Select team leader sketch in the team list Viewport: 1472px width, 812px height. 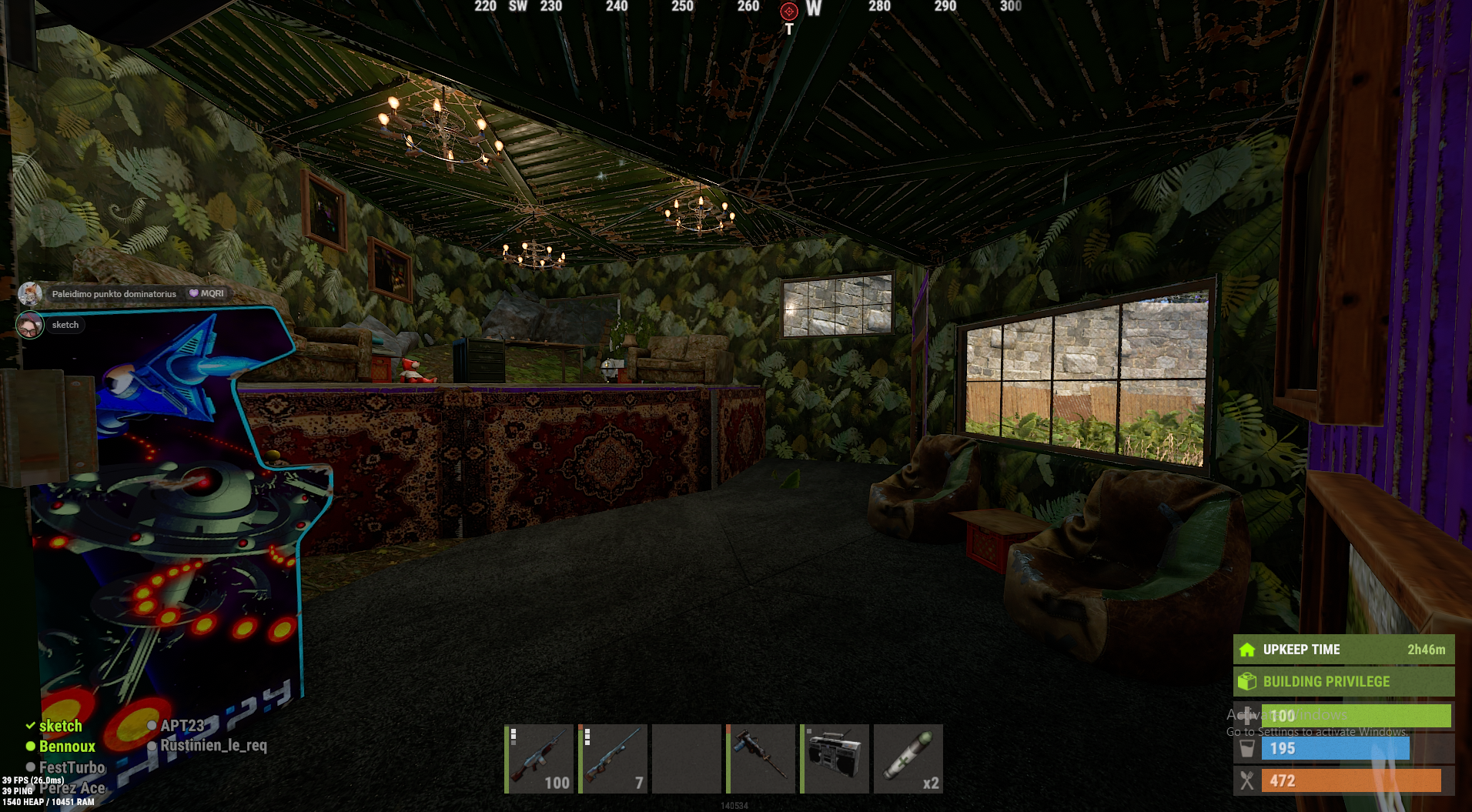coord(60,726)
